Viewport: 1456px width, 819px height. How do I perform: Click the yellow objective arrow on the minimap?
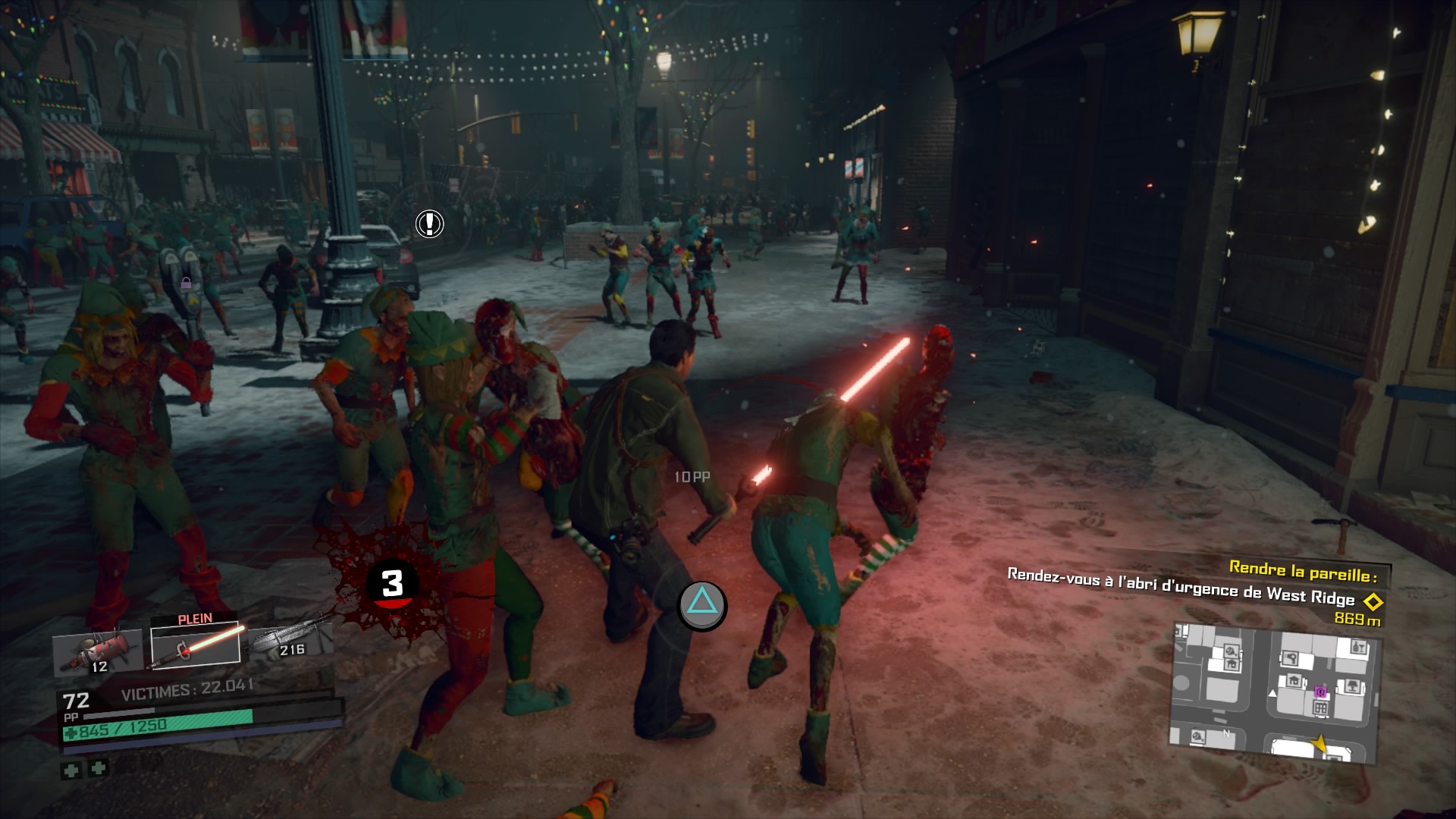(1319, 744)
